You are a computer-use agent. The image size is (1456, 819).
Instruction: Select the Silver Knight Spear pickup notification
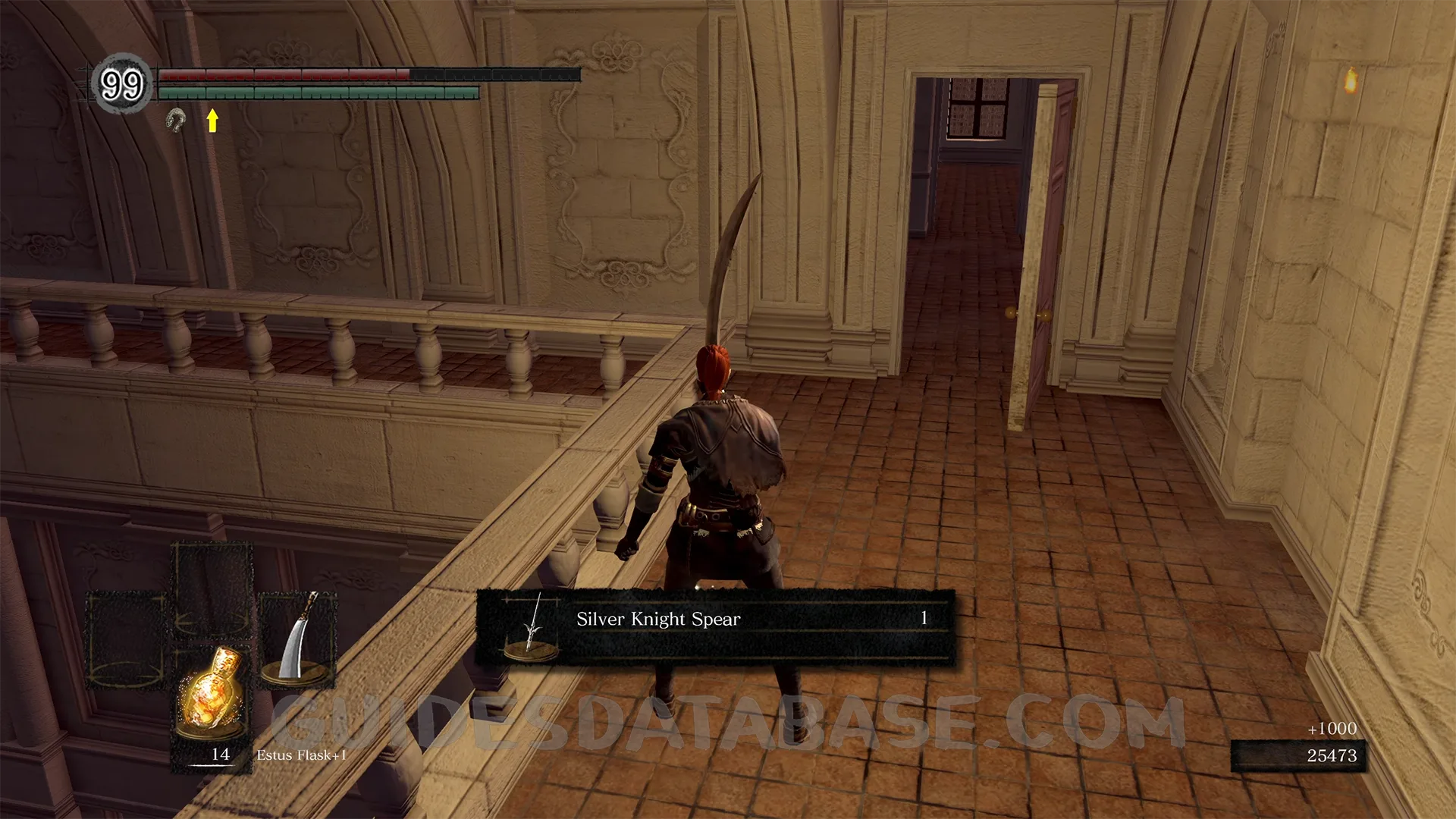tap(714, 626)
